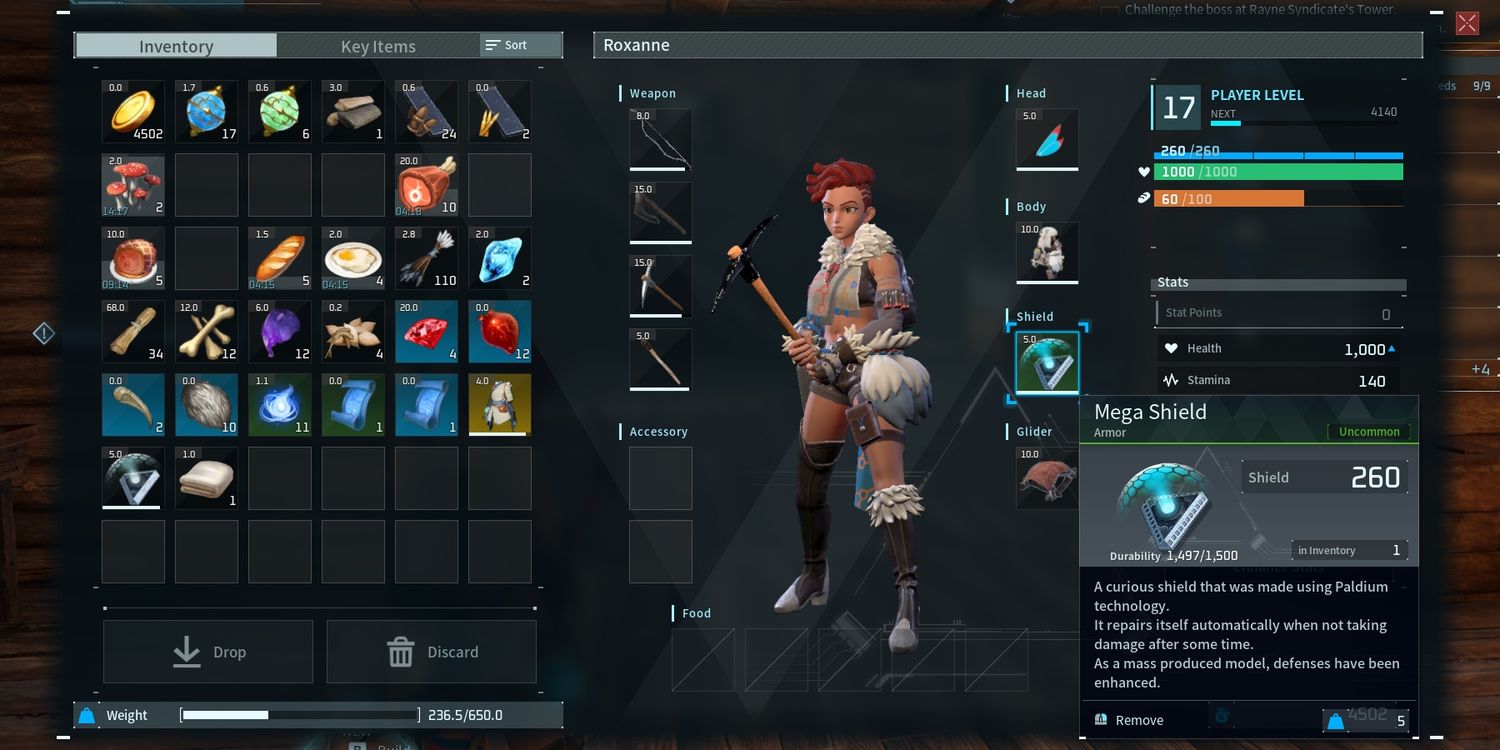This screenshot has height=750, width=1500.
Task: Sort the inventory items
Action: pyautogui.click(x=506, y=45)
